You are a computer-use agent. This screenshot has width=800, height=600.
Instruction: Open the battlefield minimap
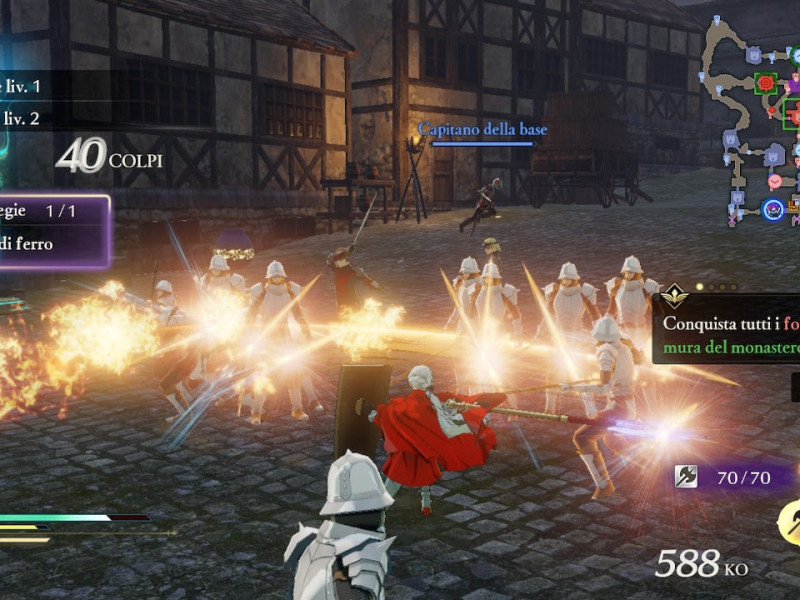coord(752,120)
